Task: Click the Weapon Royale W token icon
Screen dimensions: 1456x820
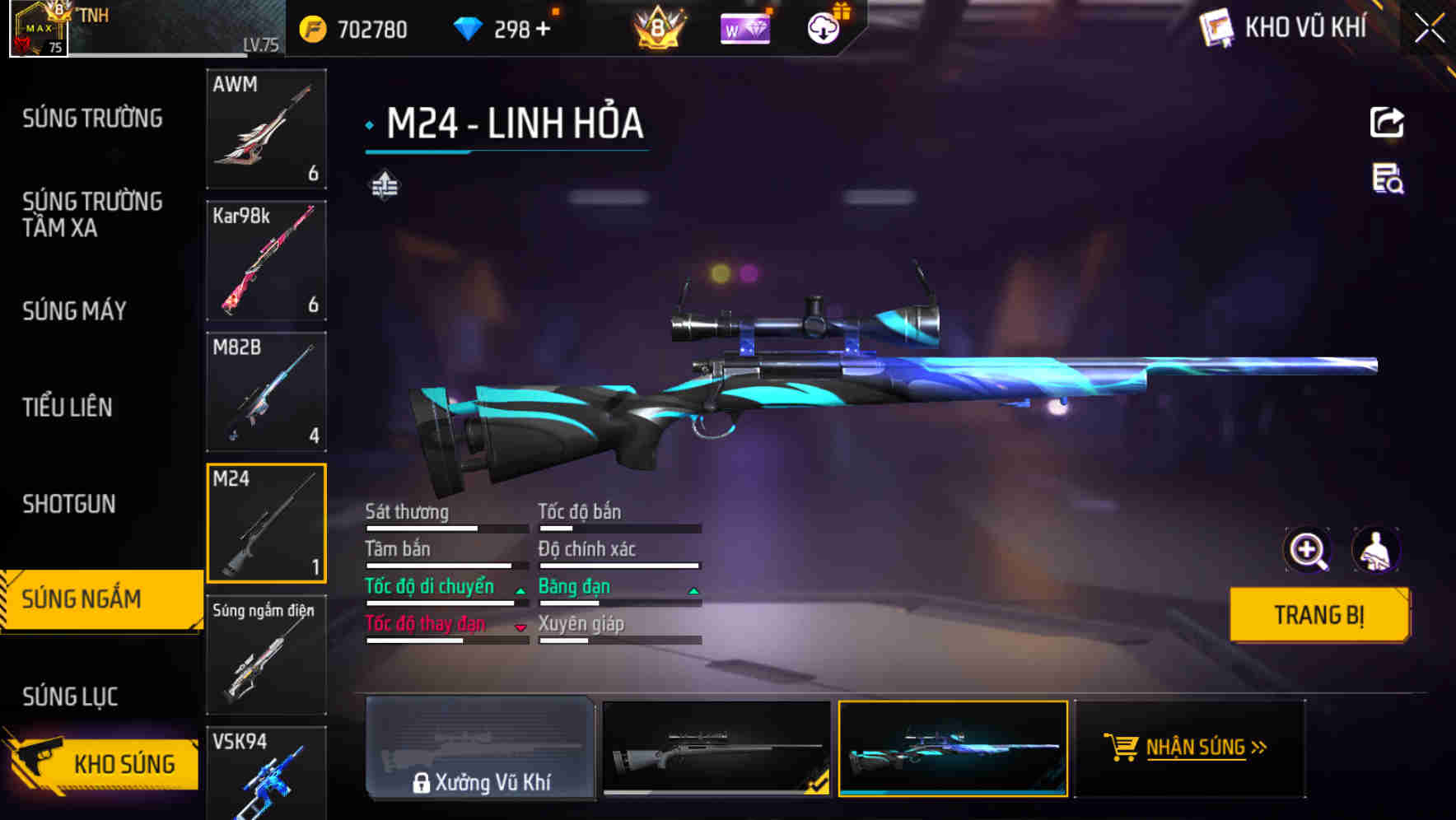Action: pyautogui.click(x=744, y=28)
